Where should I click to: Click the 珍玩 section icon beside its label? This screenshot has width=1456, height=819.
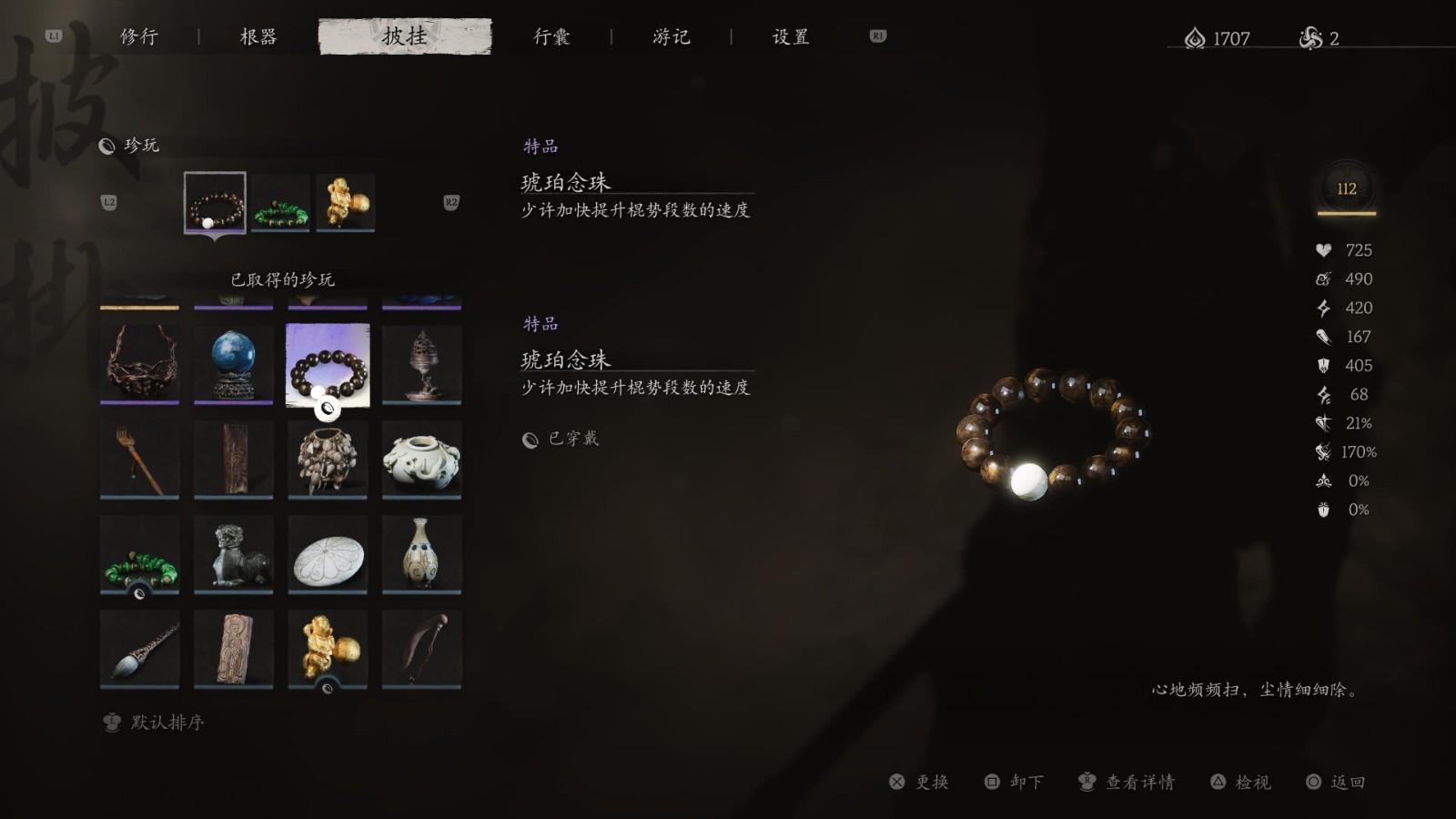point(109,144)
